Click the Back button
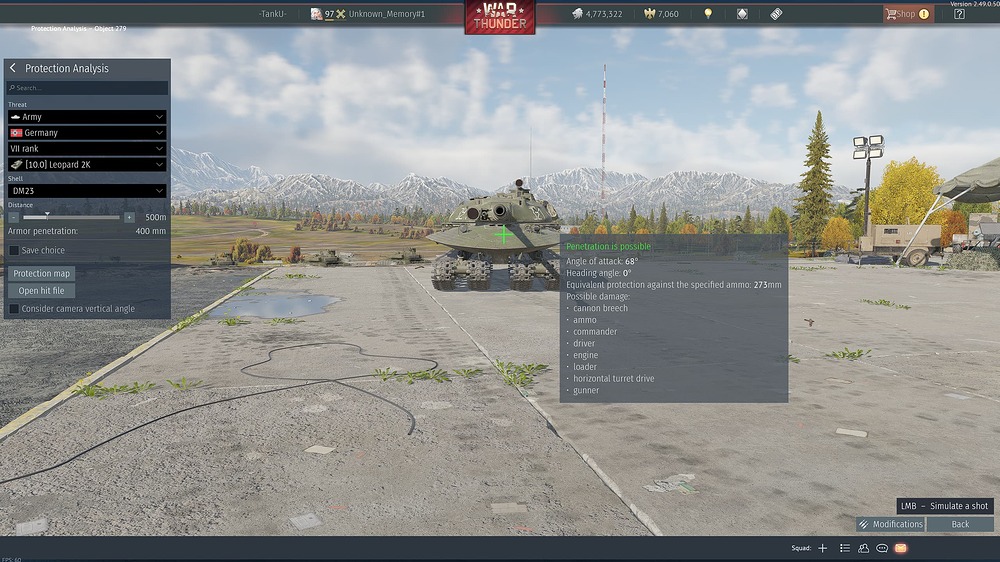Viewport: 1000px width, 562px height. pos(960,524)
